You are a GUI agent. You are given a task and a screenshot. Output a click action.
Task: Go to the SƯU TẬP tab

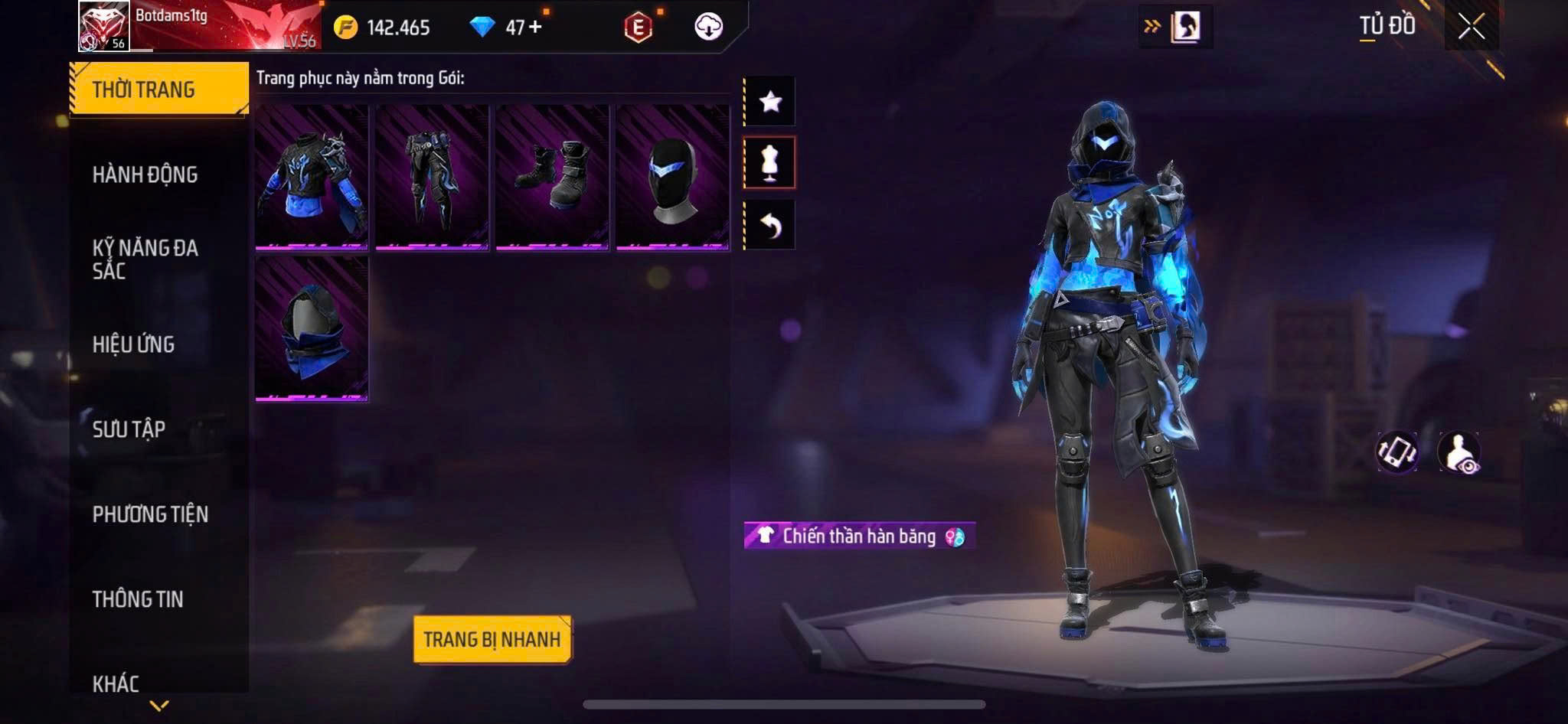tap(129, 429)
